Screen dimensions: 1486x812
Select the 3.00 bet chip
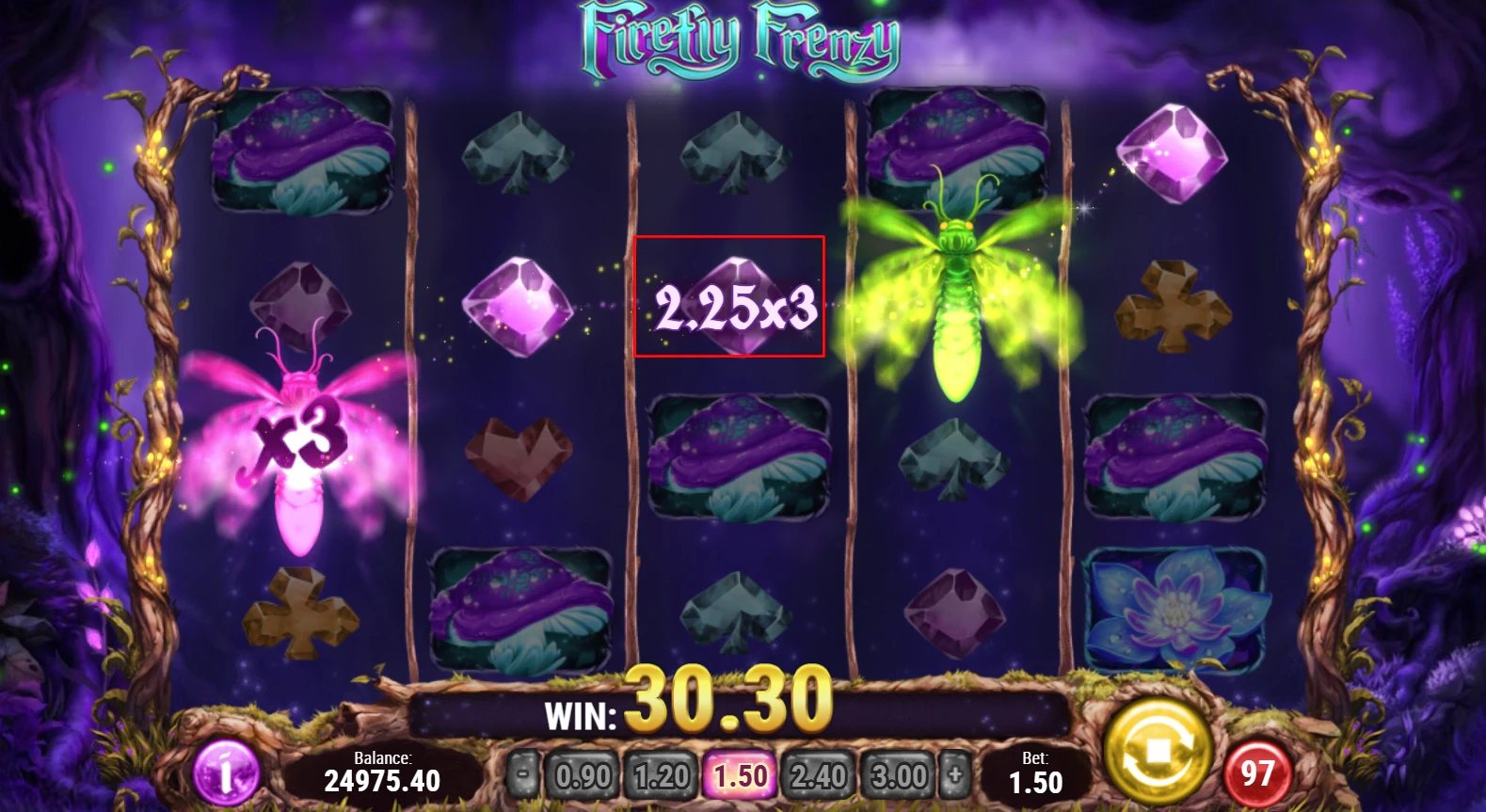(x=899, y=773)
